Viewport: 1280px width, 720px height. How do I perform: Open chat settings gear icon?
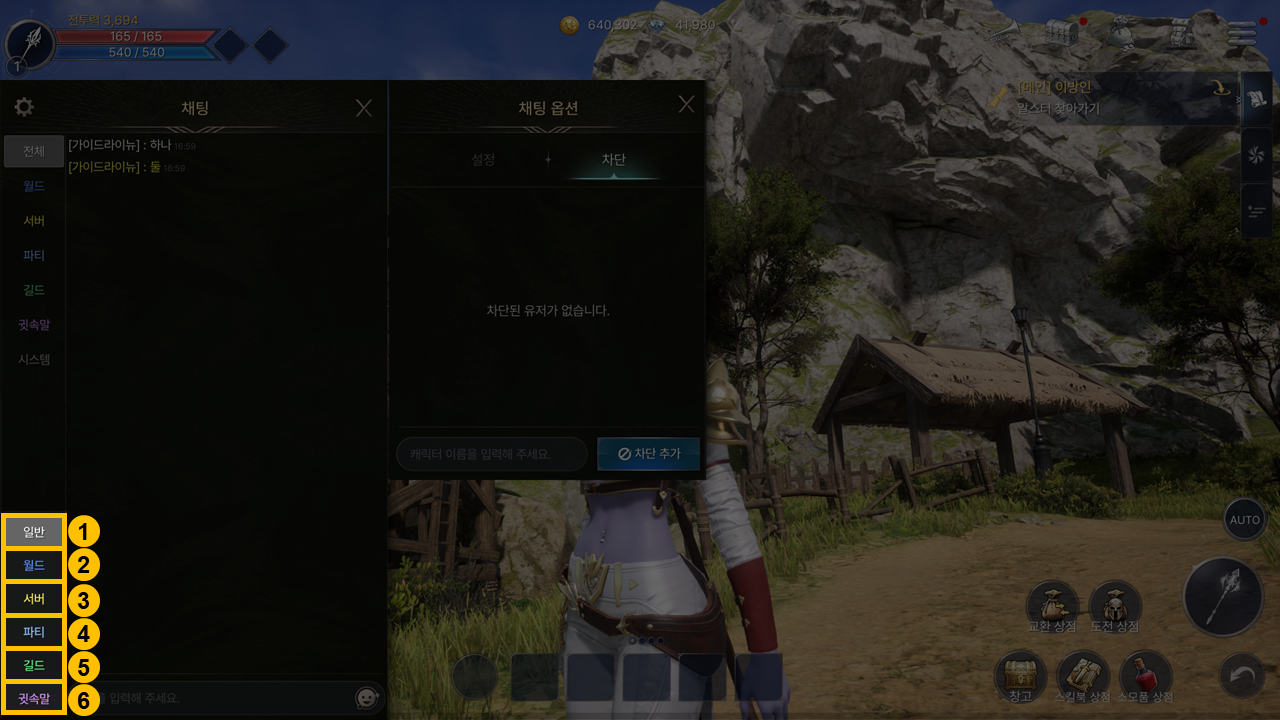coord(24,107)
